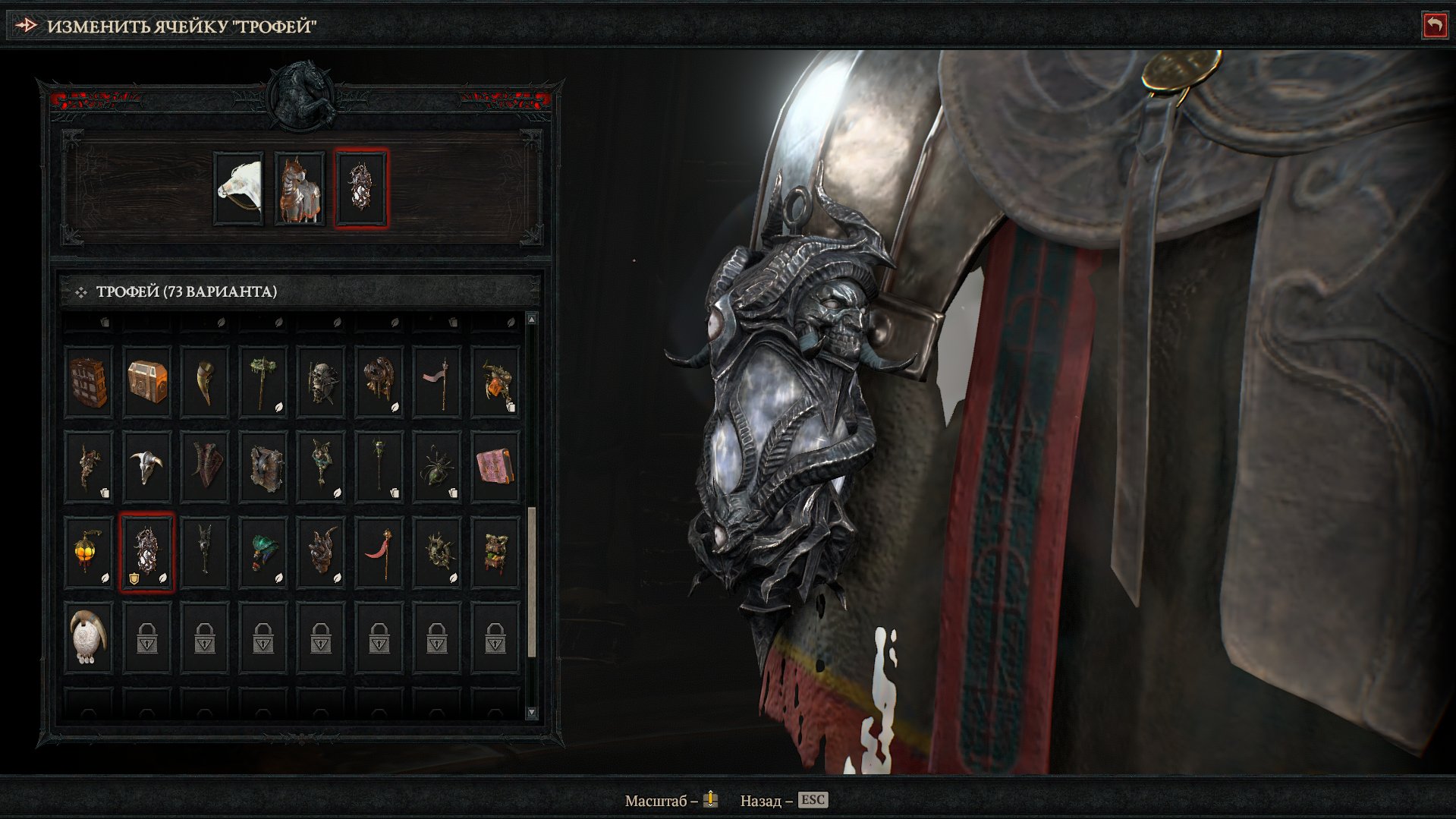Select the white horned animal skull trophy
This screenshot has width=1456, height=819.
[x=147, y=467]
